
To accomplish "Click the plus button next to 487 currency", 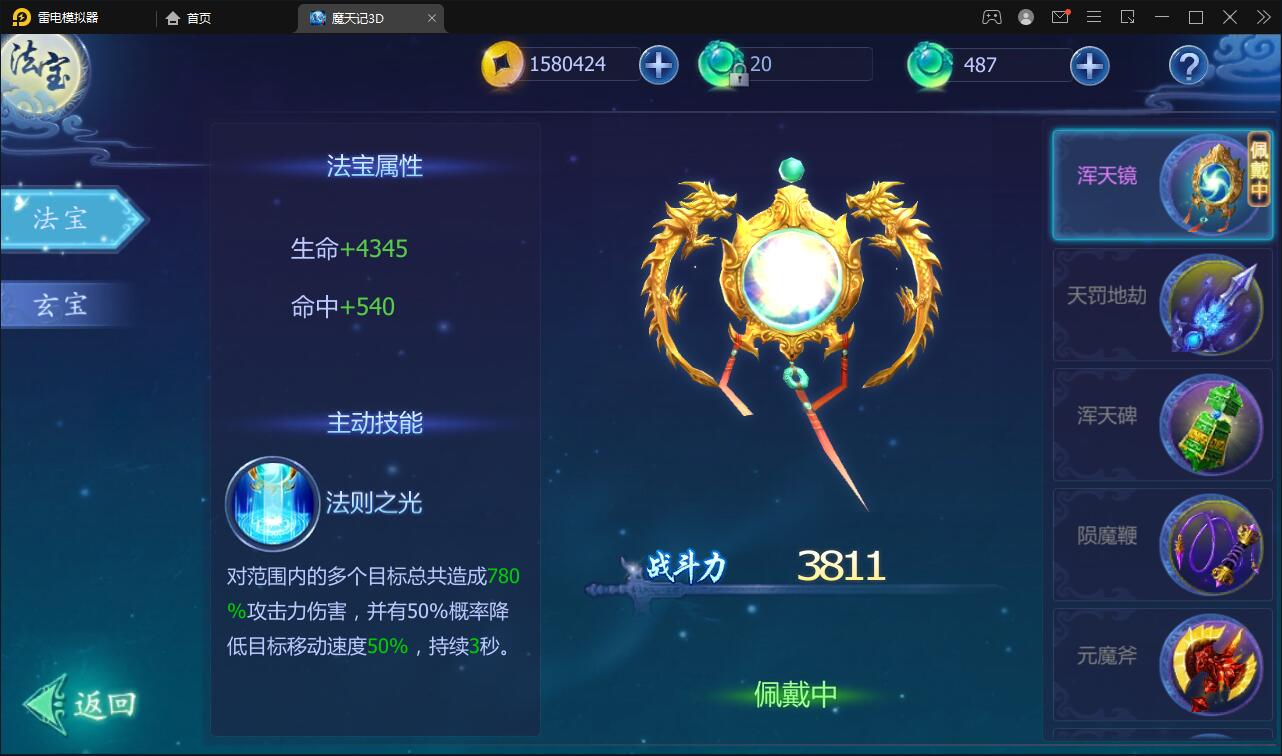I will (1090, 66).
